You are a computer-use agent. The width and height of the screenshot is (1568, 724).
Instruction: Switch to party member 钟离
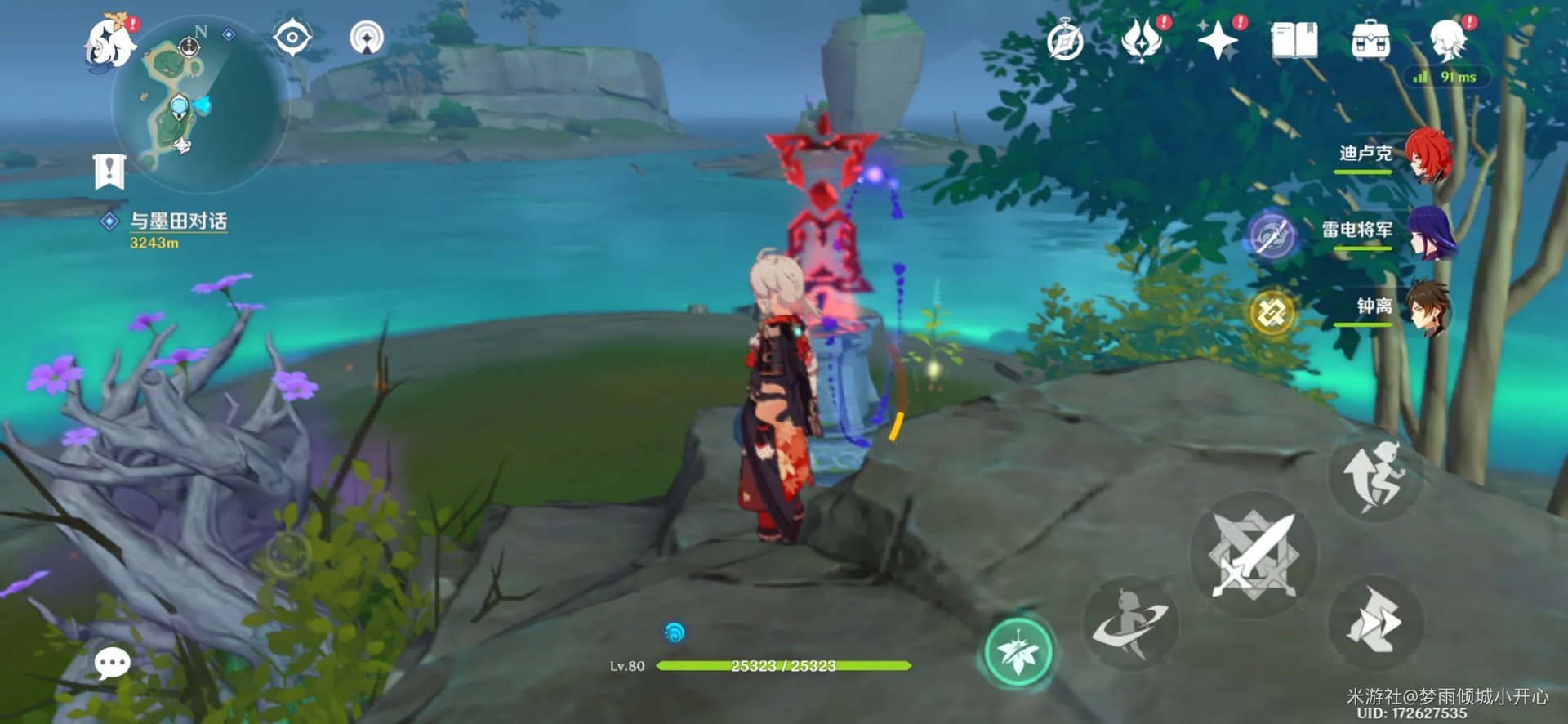(x=1426, y=307)
